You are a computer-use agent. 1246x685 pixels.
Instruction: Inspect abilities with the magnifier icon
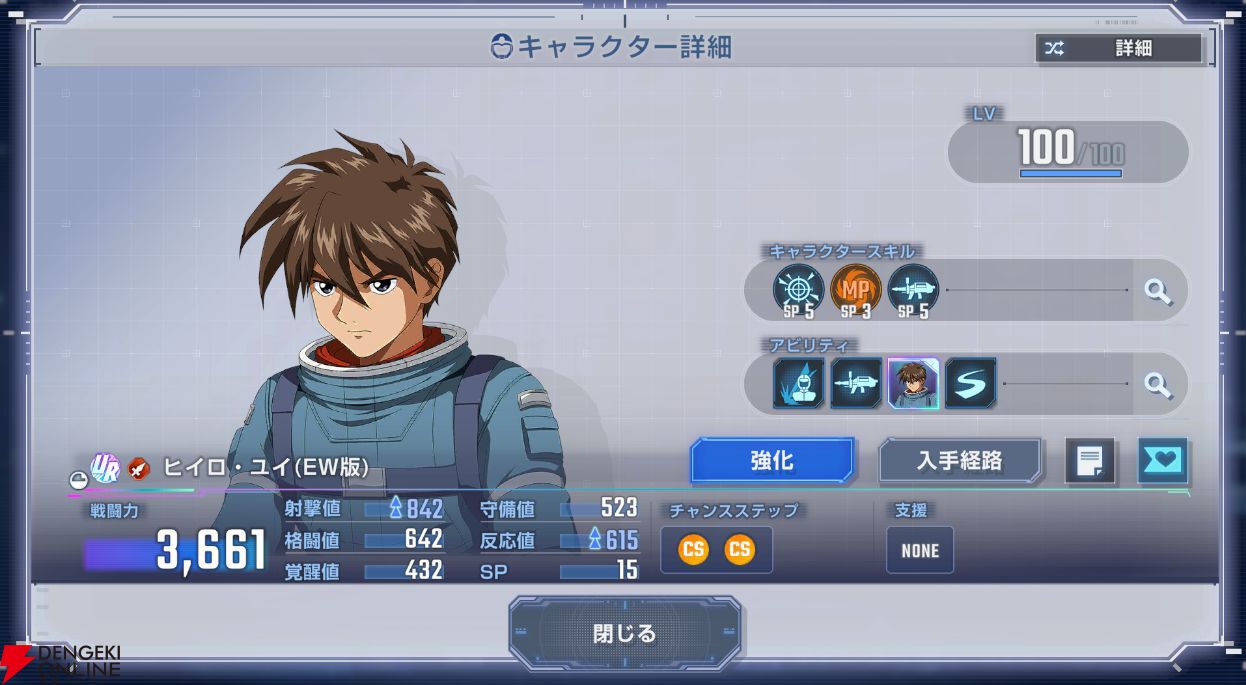coord(1157,384)
